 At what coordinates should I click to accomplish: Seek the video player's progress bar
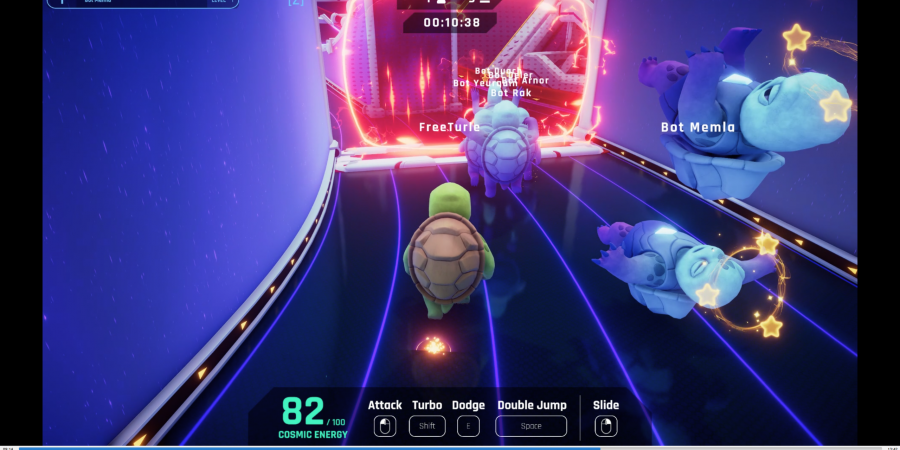pos(450,447)
